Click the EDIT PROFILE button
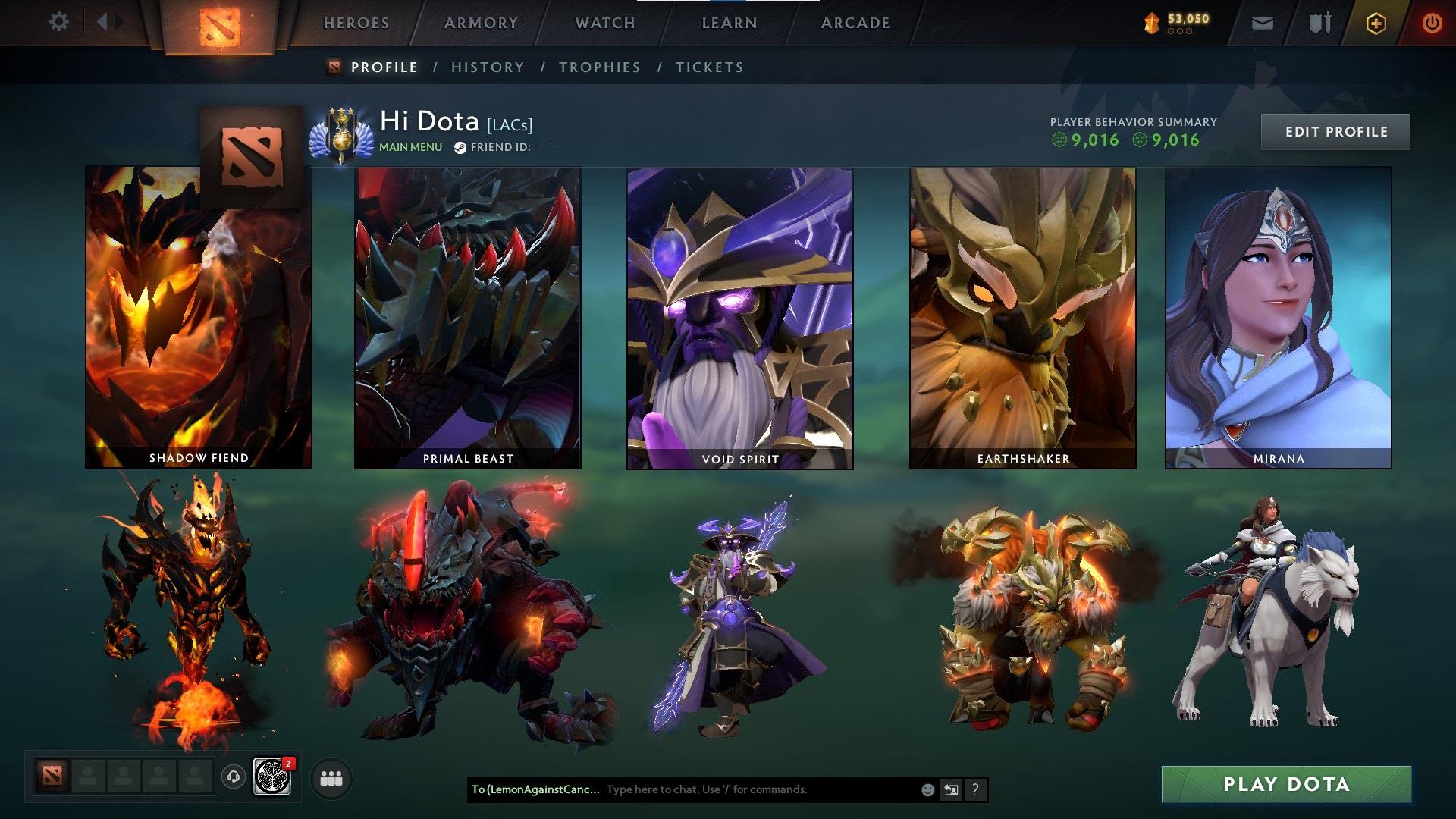The image size is (1456, 819). pyautogui.click(x=1335, y=130)
